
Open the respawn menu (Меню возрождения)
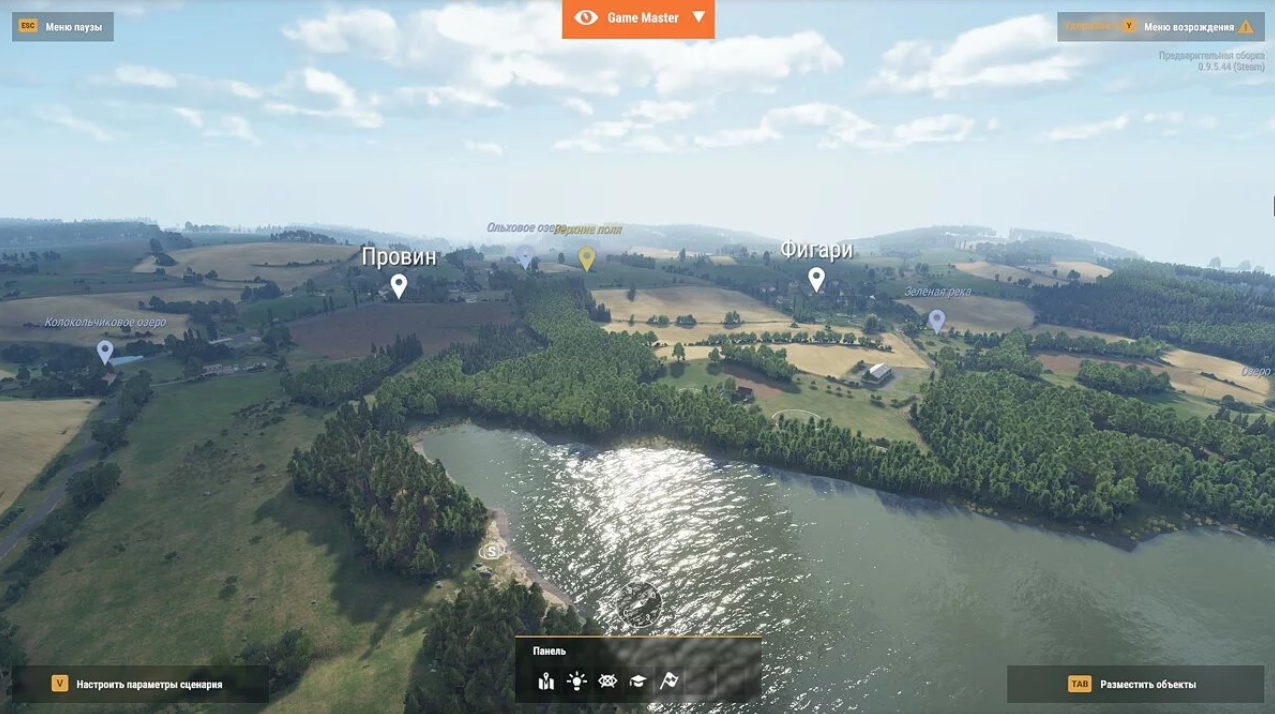(x=1188, y=27)
